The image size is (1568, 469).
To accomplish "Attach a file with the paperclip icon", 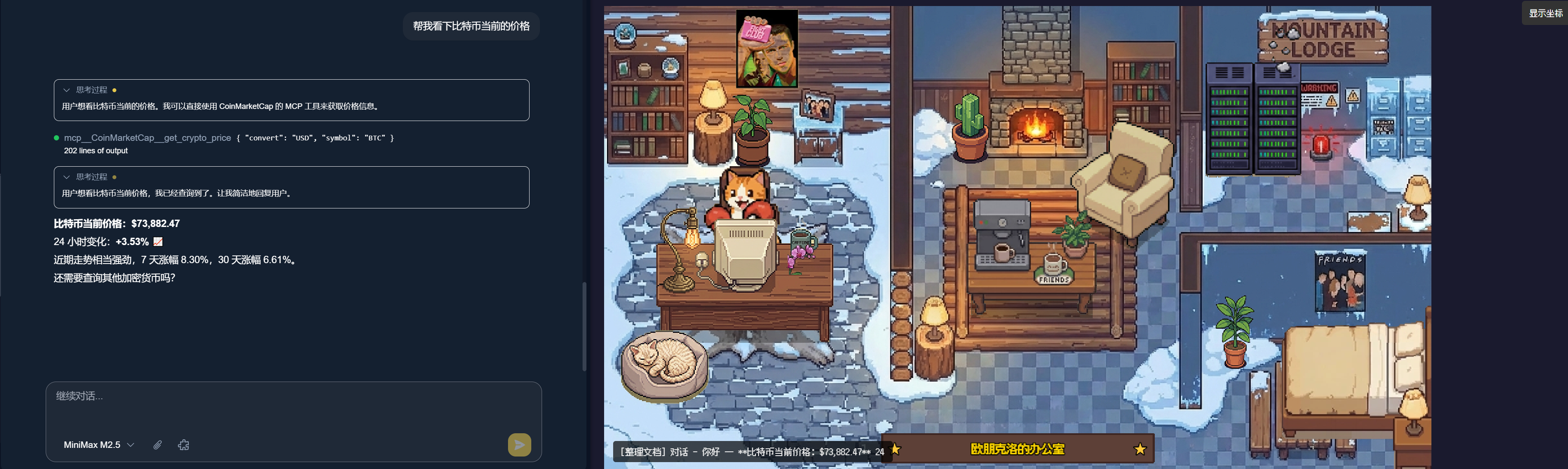I will coord(158,445).
